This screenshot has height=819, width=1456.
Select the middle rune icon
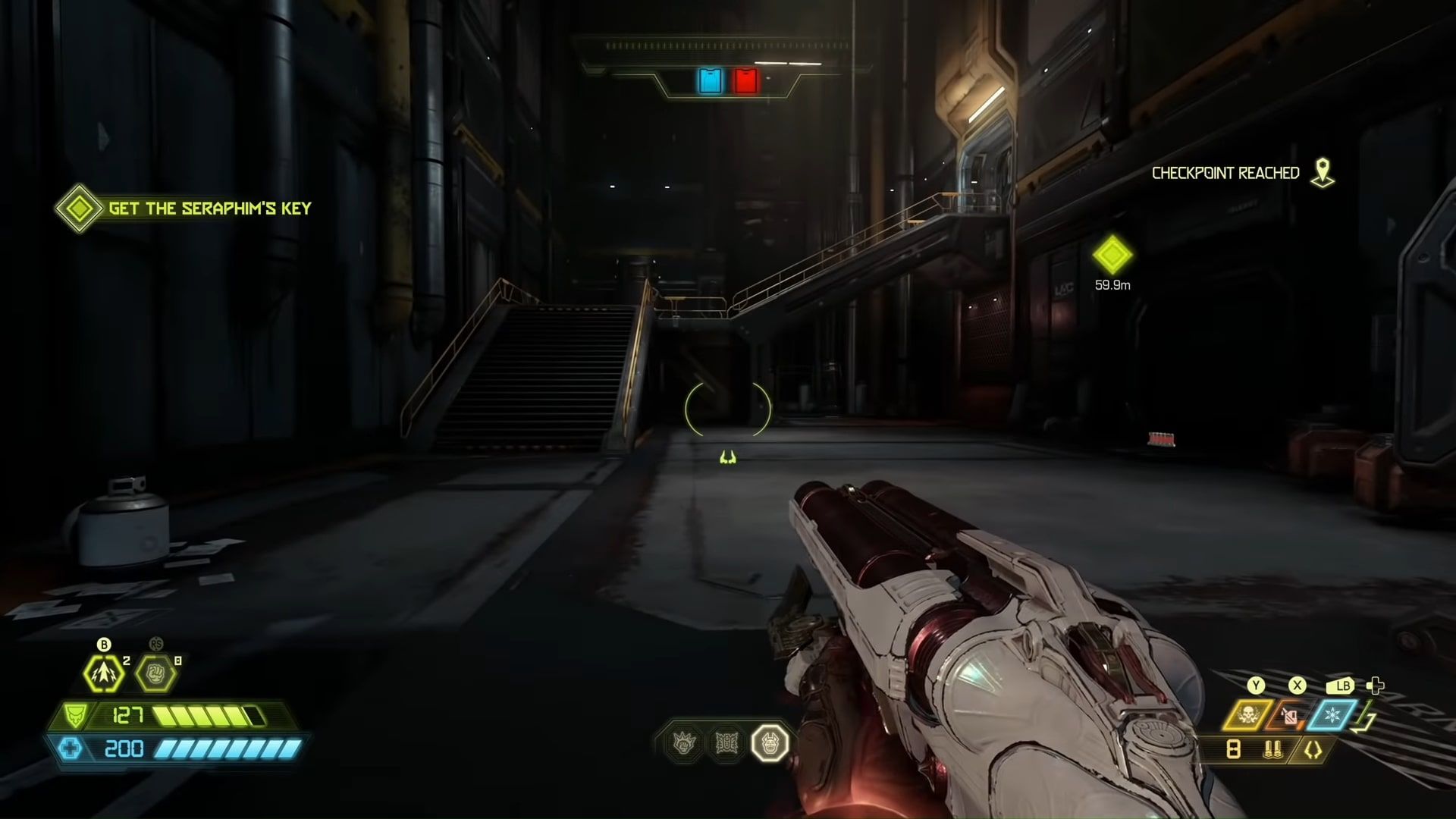pyautogui.click(x=727, y=743)
